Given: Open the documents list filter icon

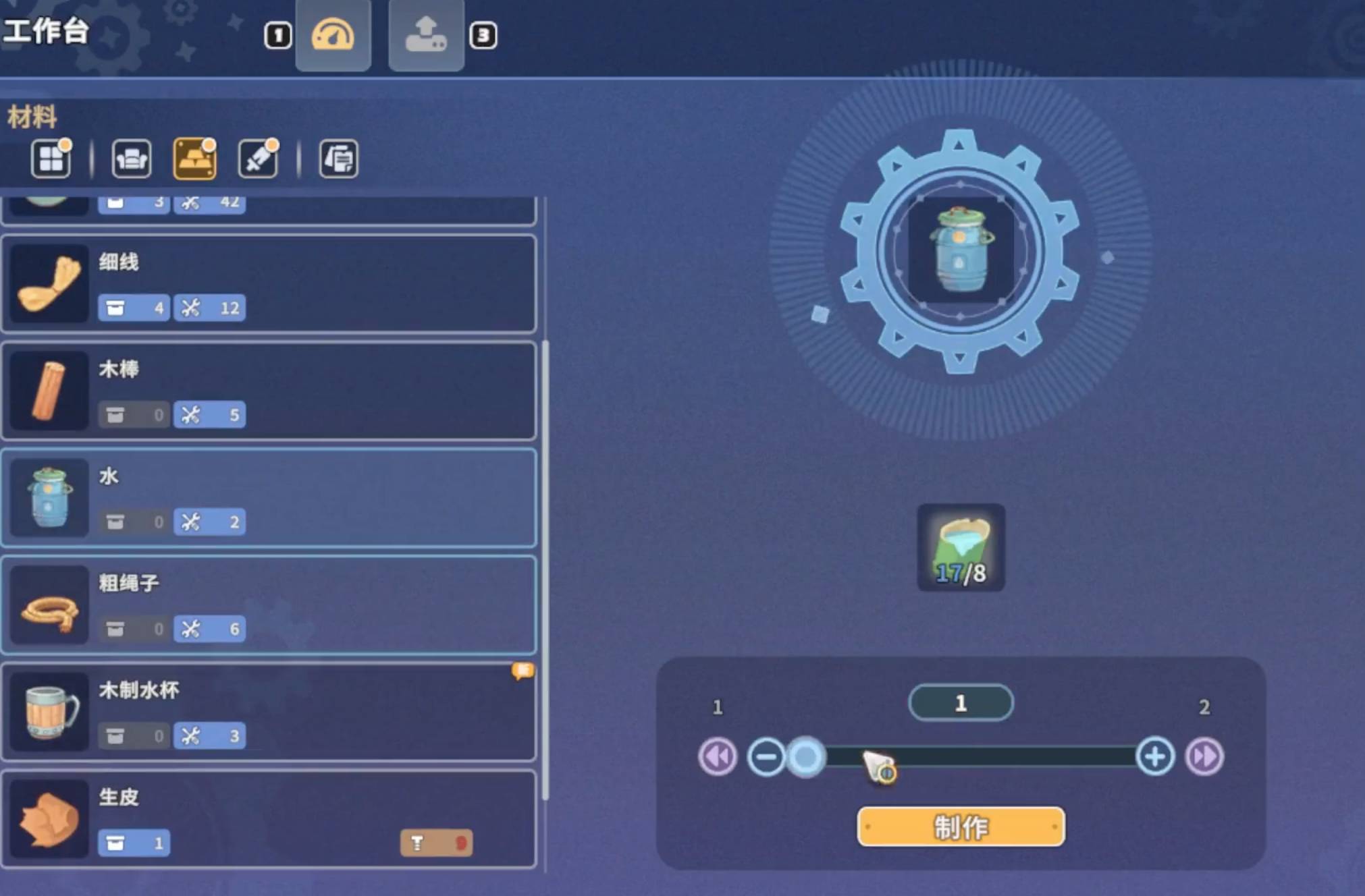Looking at the screenshot, I should click(338, 159).
